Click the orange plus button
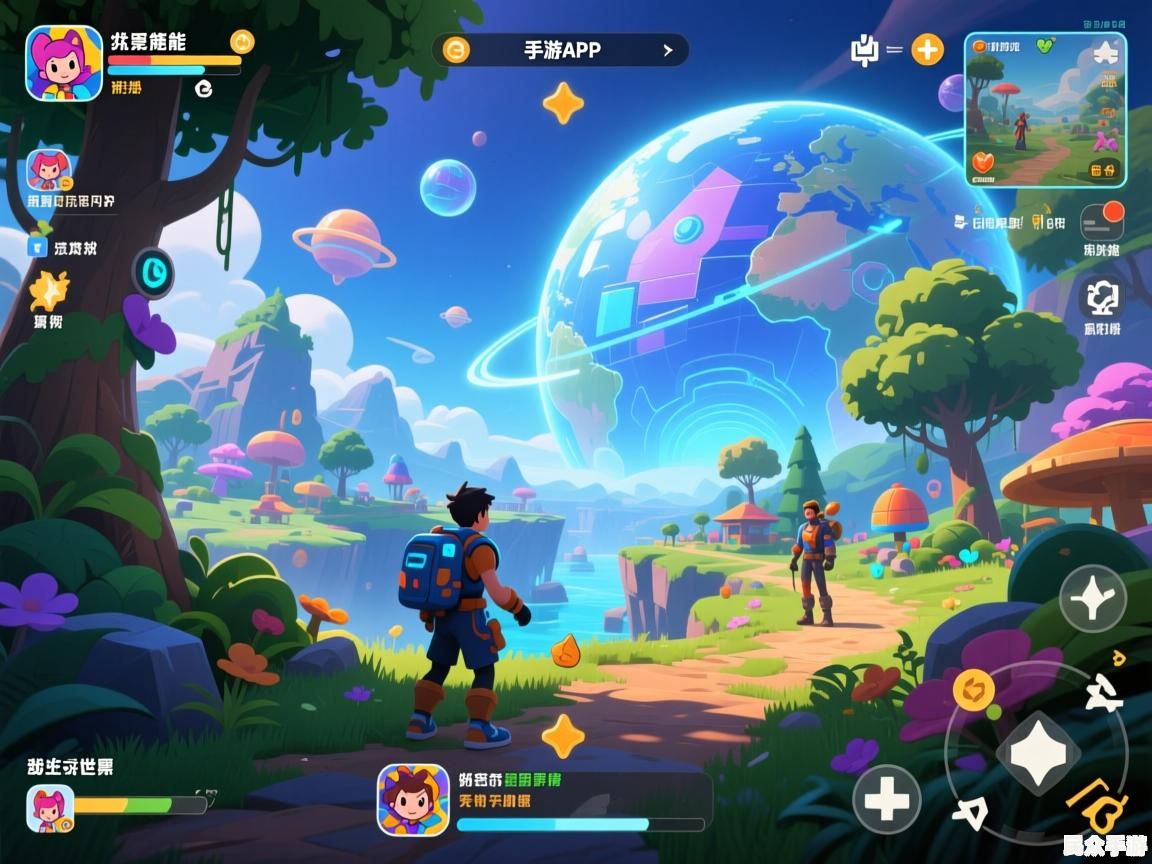 [x=927, y=50]
